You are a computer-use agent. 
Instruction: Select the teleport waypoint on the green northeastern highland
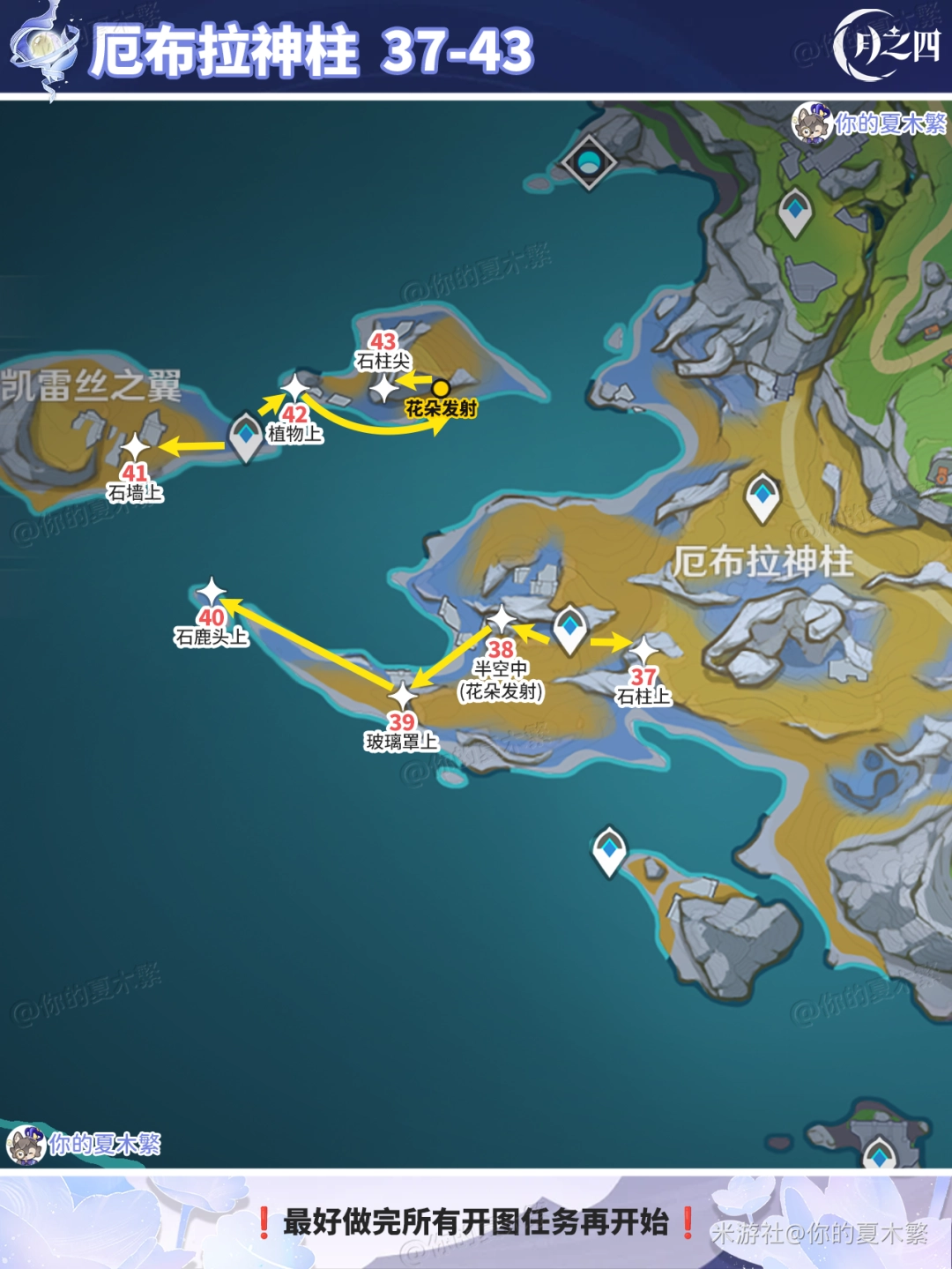(794, 211)
